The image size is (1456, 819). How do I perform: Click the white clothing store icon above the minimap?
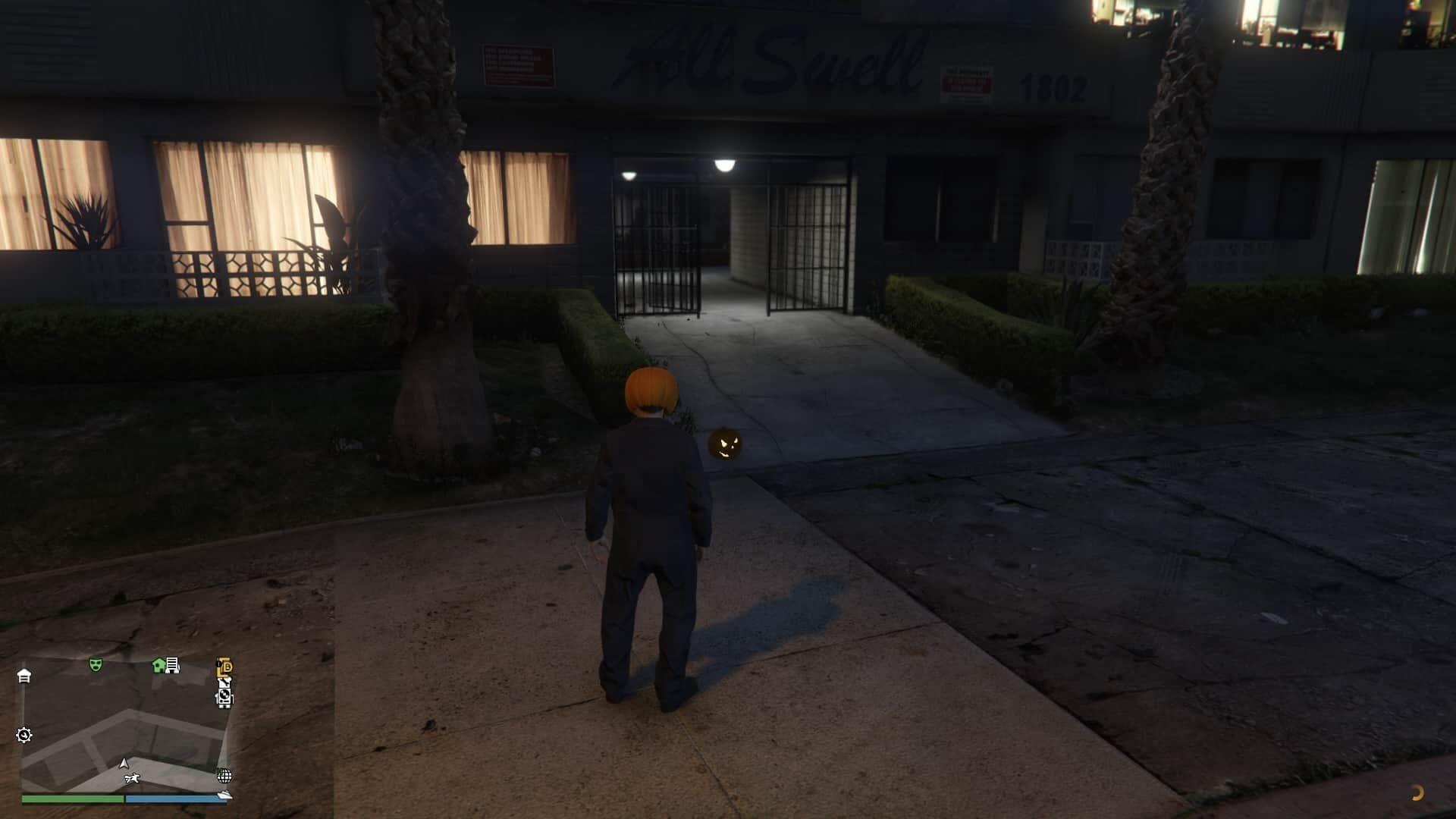[x=25, y=676]
